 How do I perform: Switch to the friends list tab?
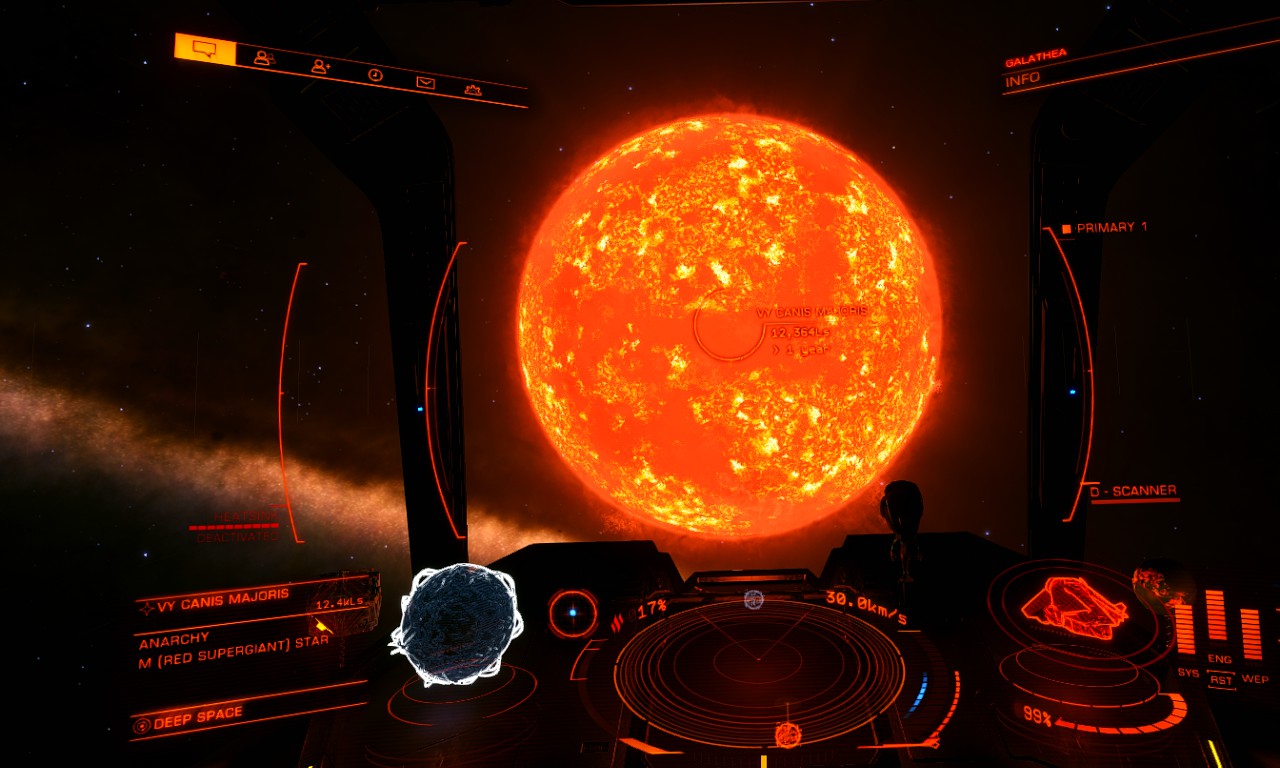pos(263,58)
